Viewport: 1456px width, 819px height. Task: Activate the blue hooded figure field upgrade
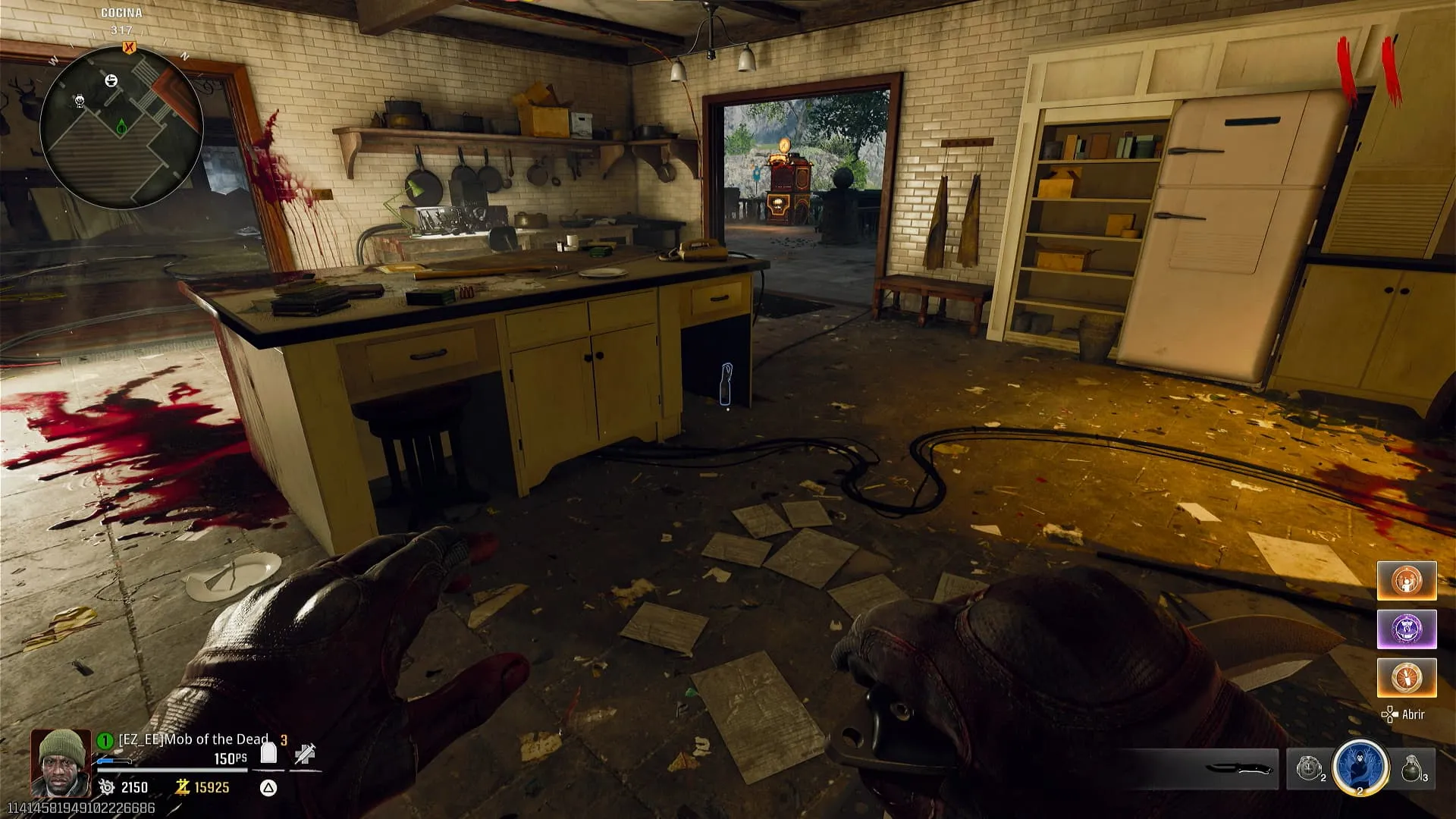[x=1360, y=767]
